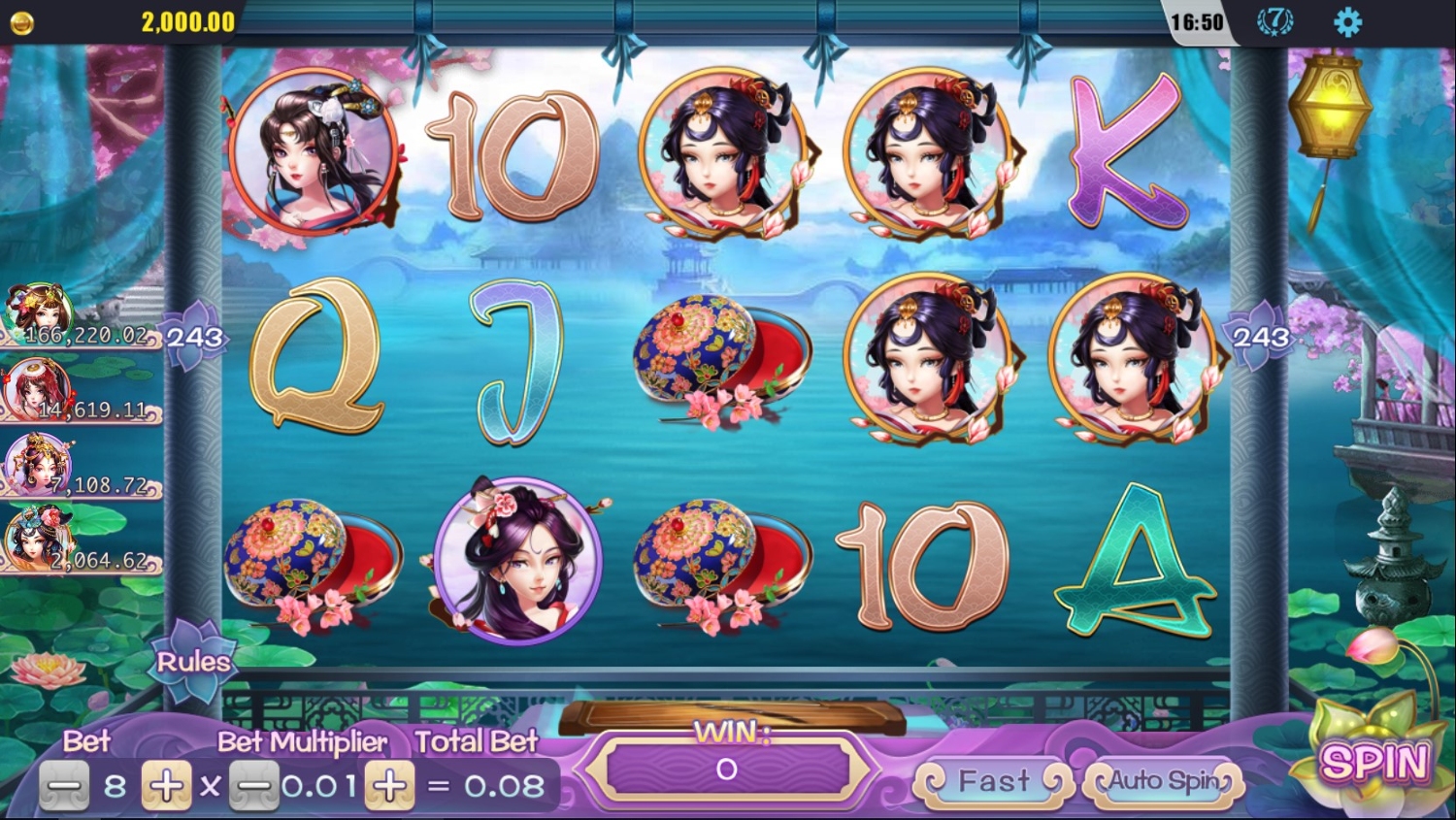The width and height of the screenshot is (1456, 820).
Task: Lower the Bet Multiplier
Action: 254,785
